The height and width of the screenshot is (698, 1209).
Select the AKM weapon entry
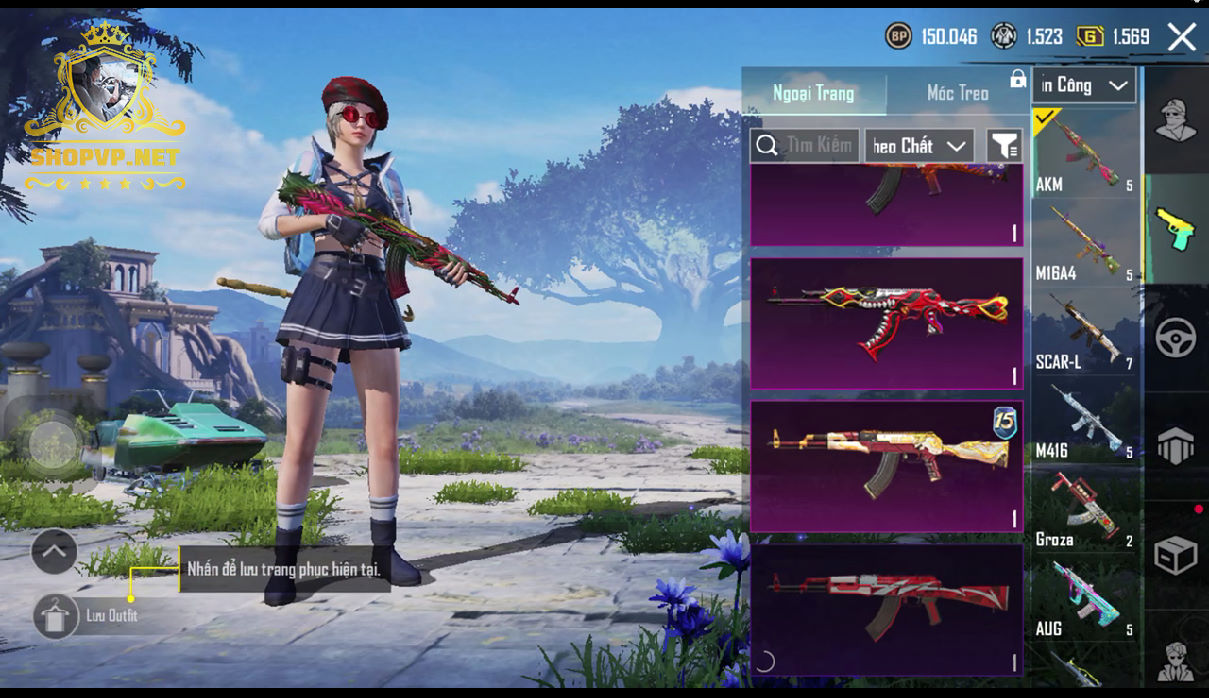click(1084, 153)
